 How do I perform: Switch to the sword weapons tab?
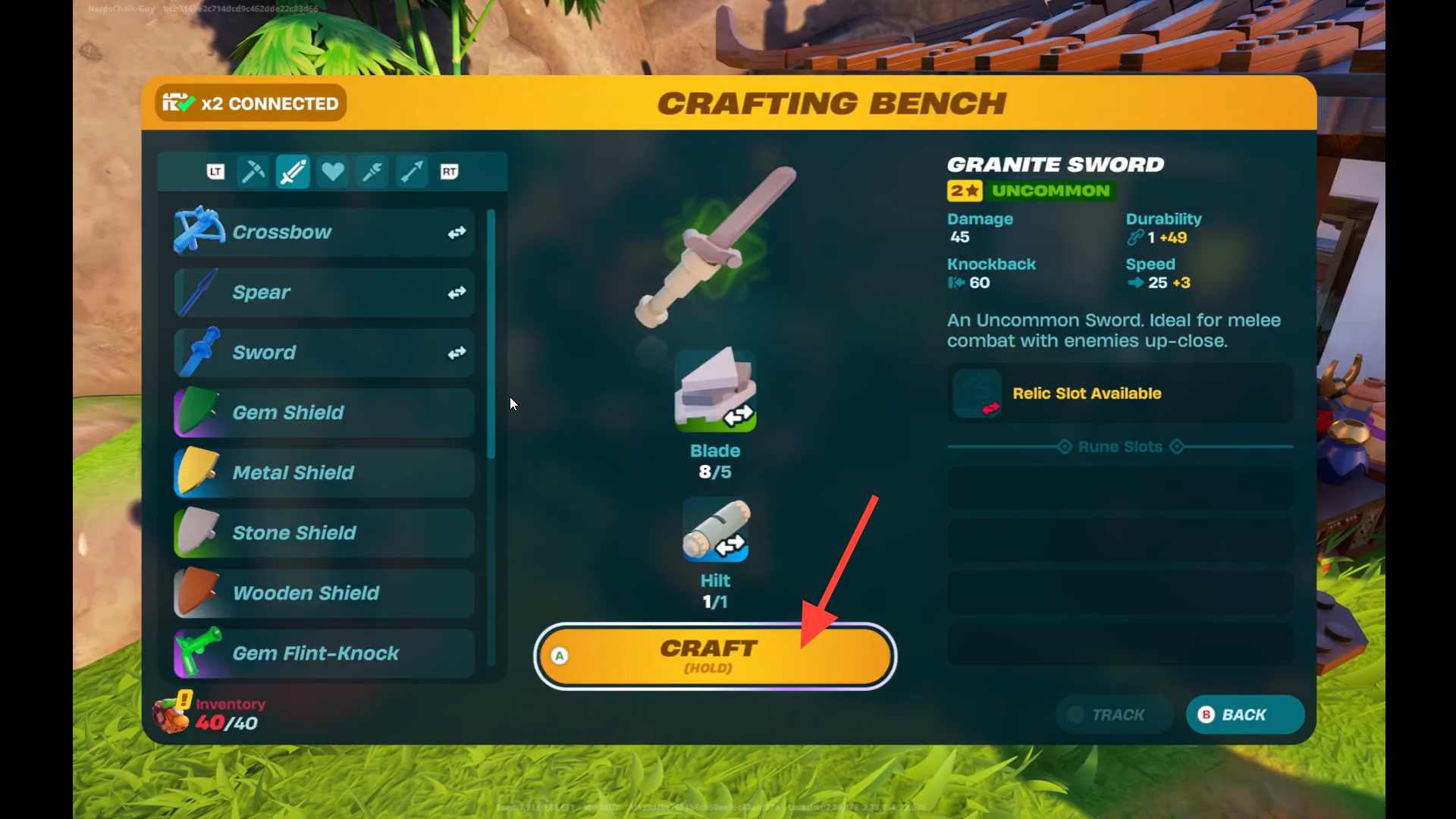click(293, 172)
